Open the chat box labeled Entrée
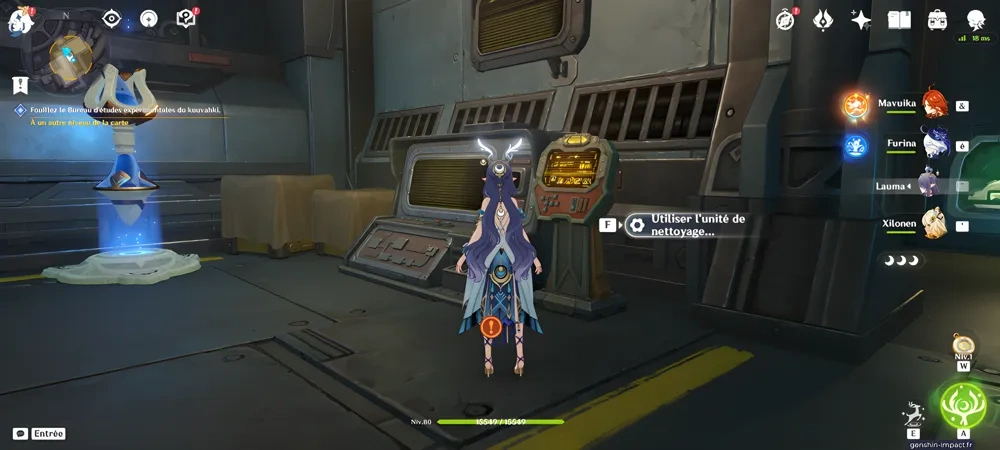The height and width of the screenshot is (450, 1000). coord(40,433)
